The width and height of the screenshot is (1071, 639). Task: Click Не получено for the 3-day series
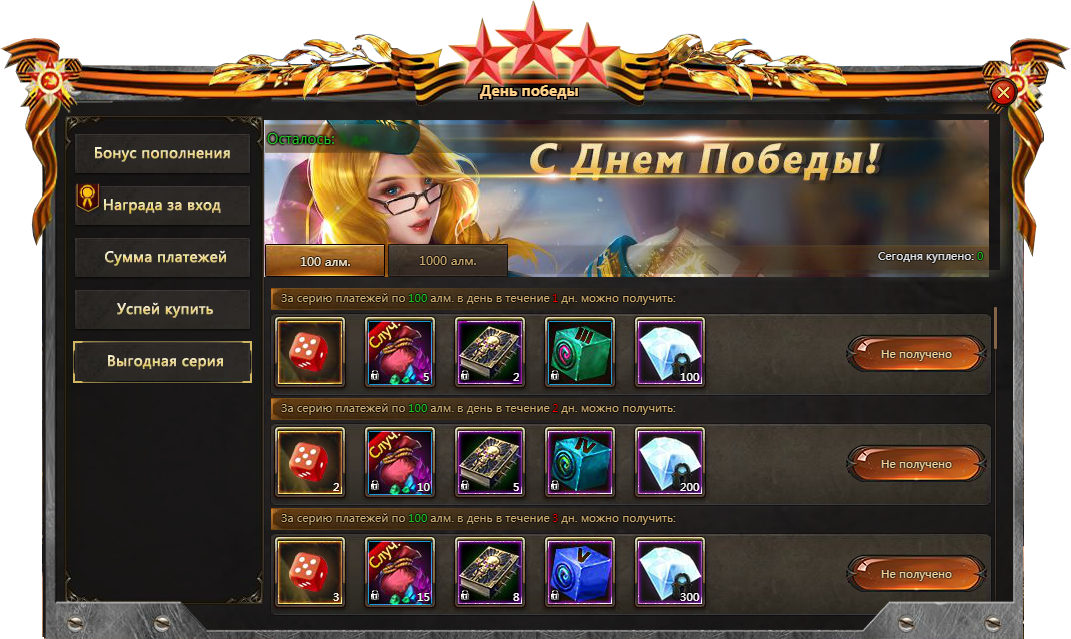(x=915, y=574)
